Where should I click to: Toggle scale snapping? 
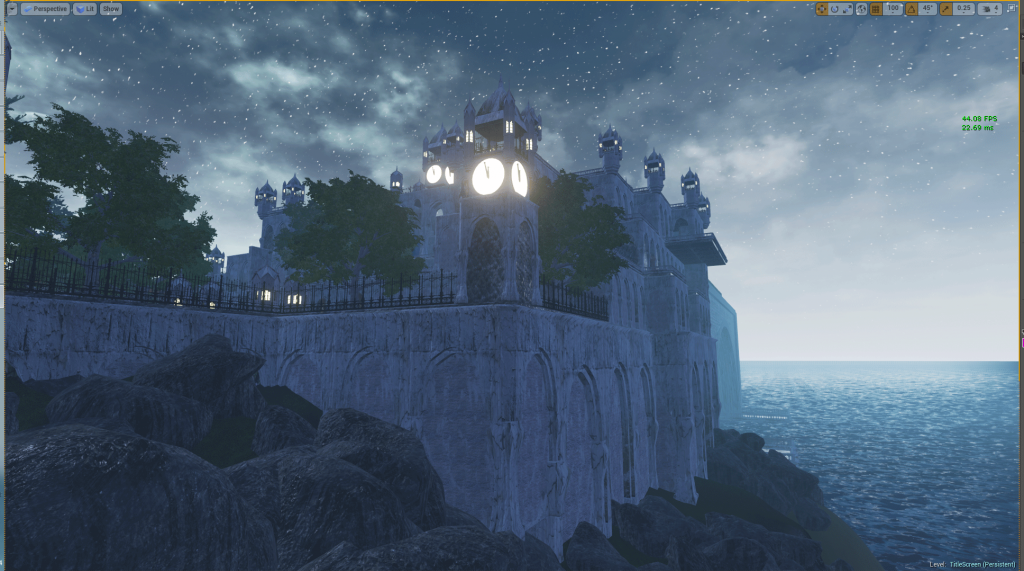(945, 9)
